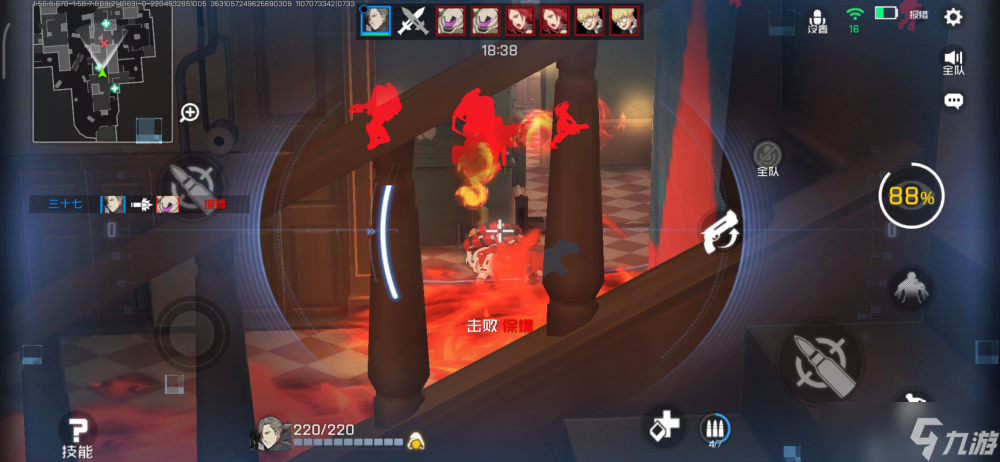Toggle the 全队 team ping button
This screenshot has width=1000, height=462.
point(768,158)
